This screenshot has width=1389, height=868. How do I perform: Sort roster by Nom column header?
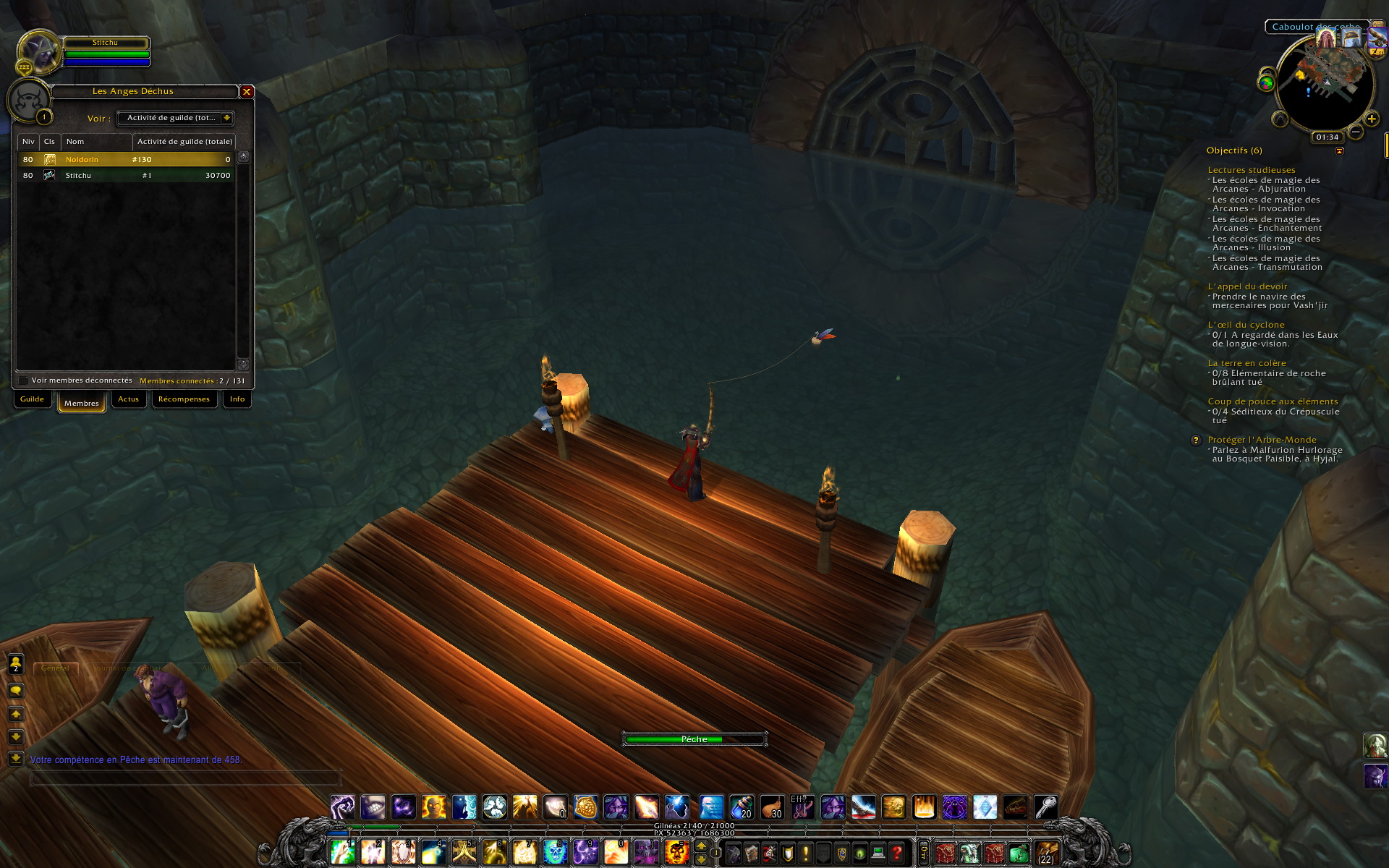point(96,142)
